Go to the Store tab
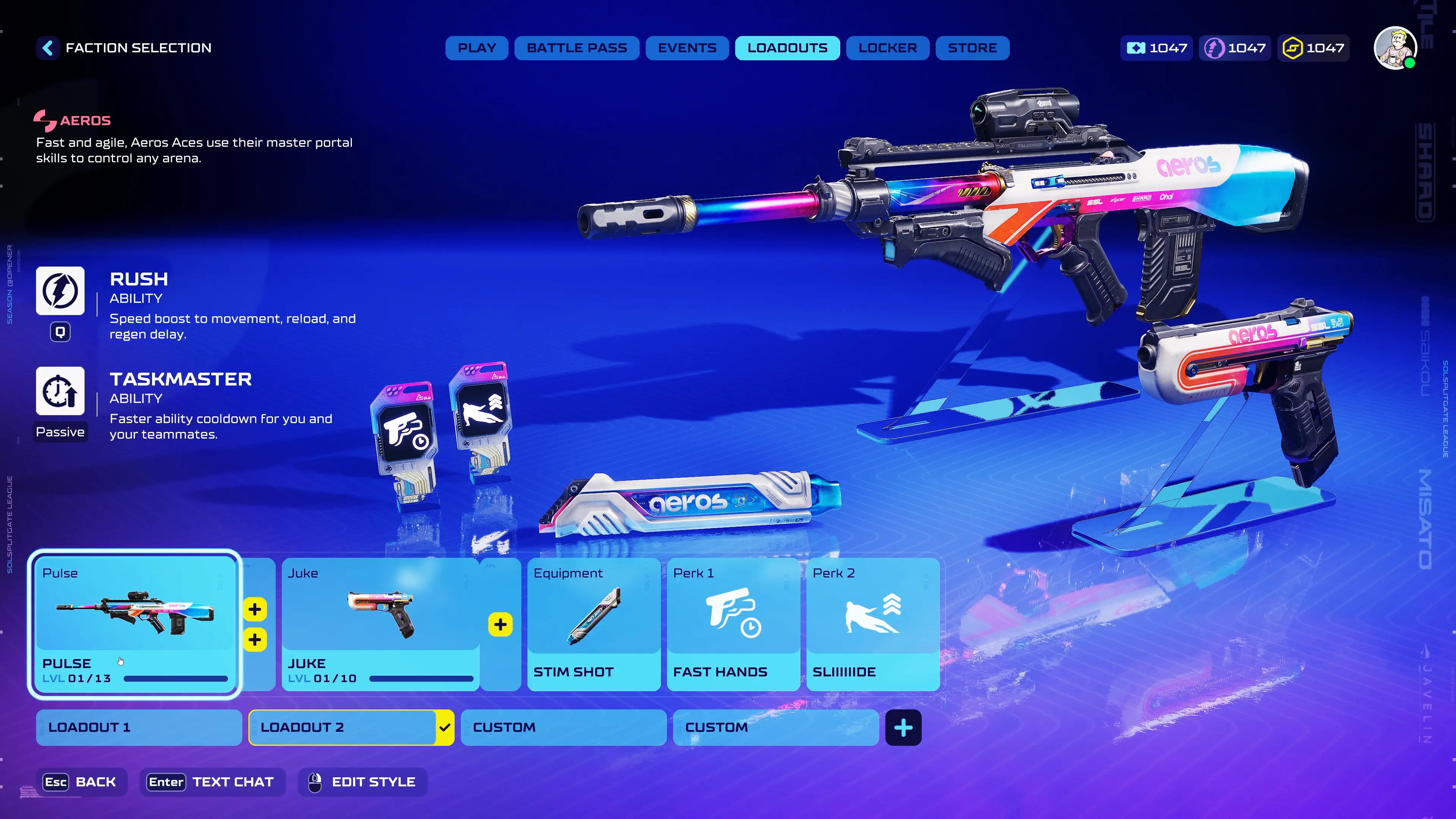Screen dimensions: 1456x819 tap(972, 48)
